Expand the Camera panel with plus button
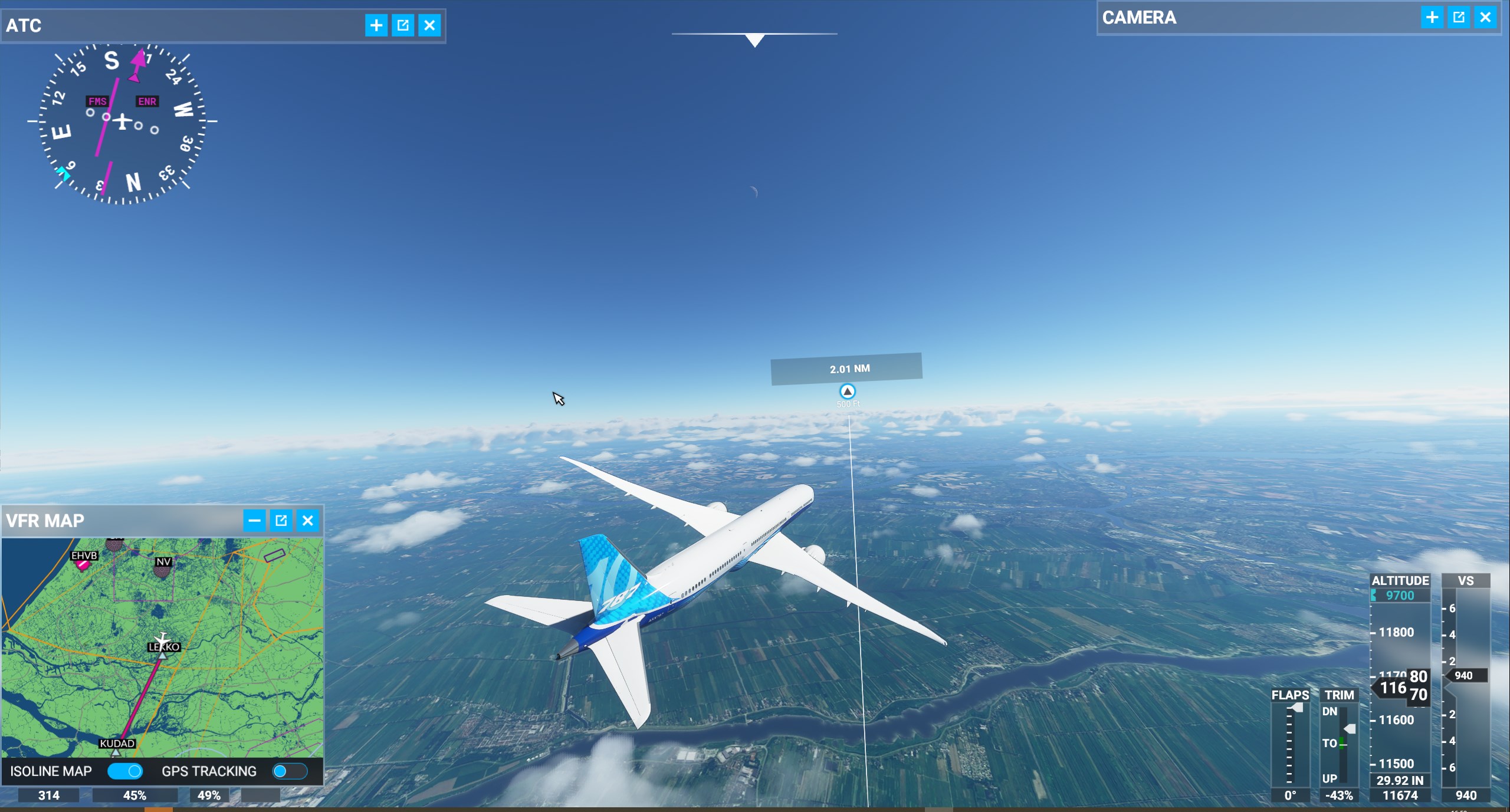This screenshot has height=812, width=1510. (x=1432, y=18)
